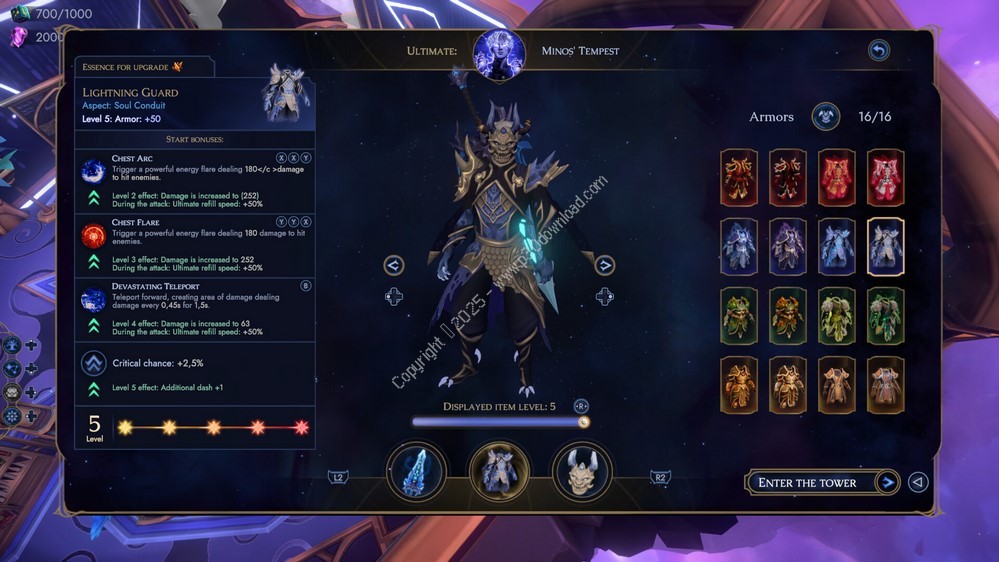999x562 pixels.
Task: Choose the highlighted Lightning Guard armor card
Action: point(885,247)
